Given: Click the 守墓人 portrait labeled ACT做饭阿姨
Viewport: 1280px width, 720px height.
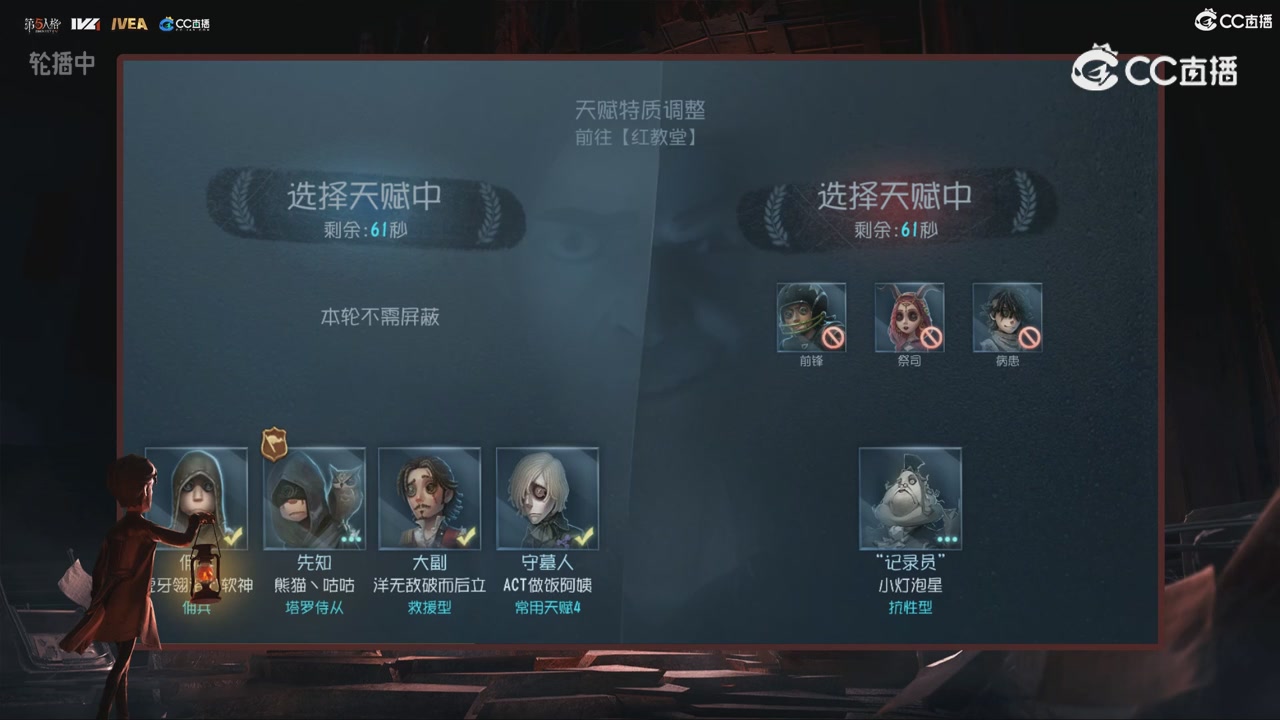Looking at the screenshot, I should 547,498.
